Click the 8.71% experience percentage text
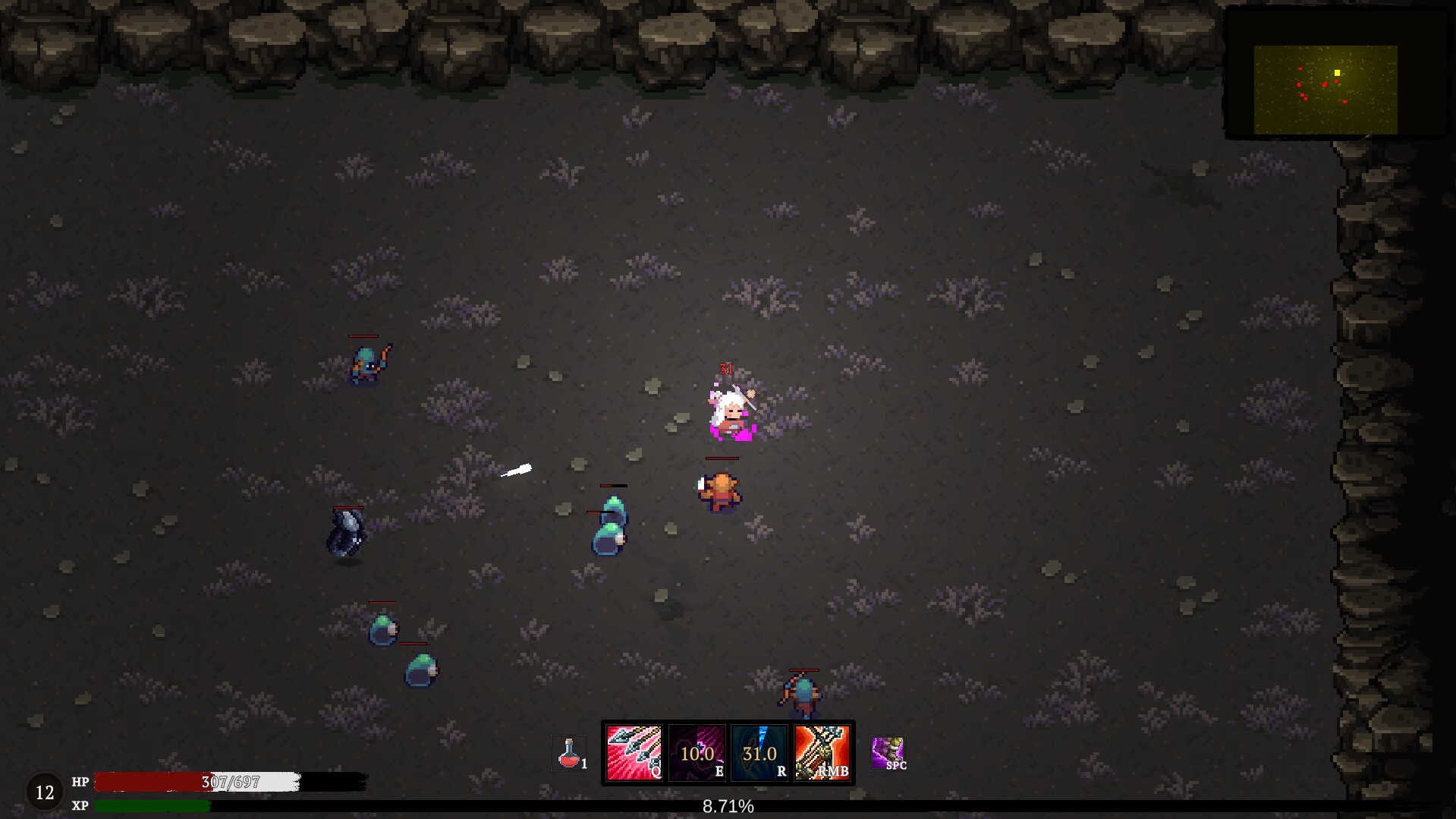1456x819 pixels. tap(728, 807)
